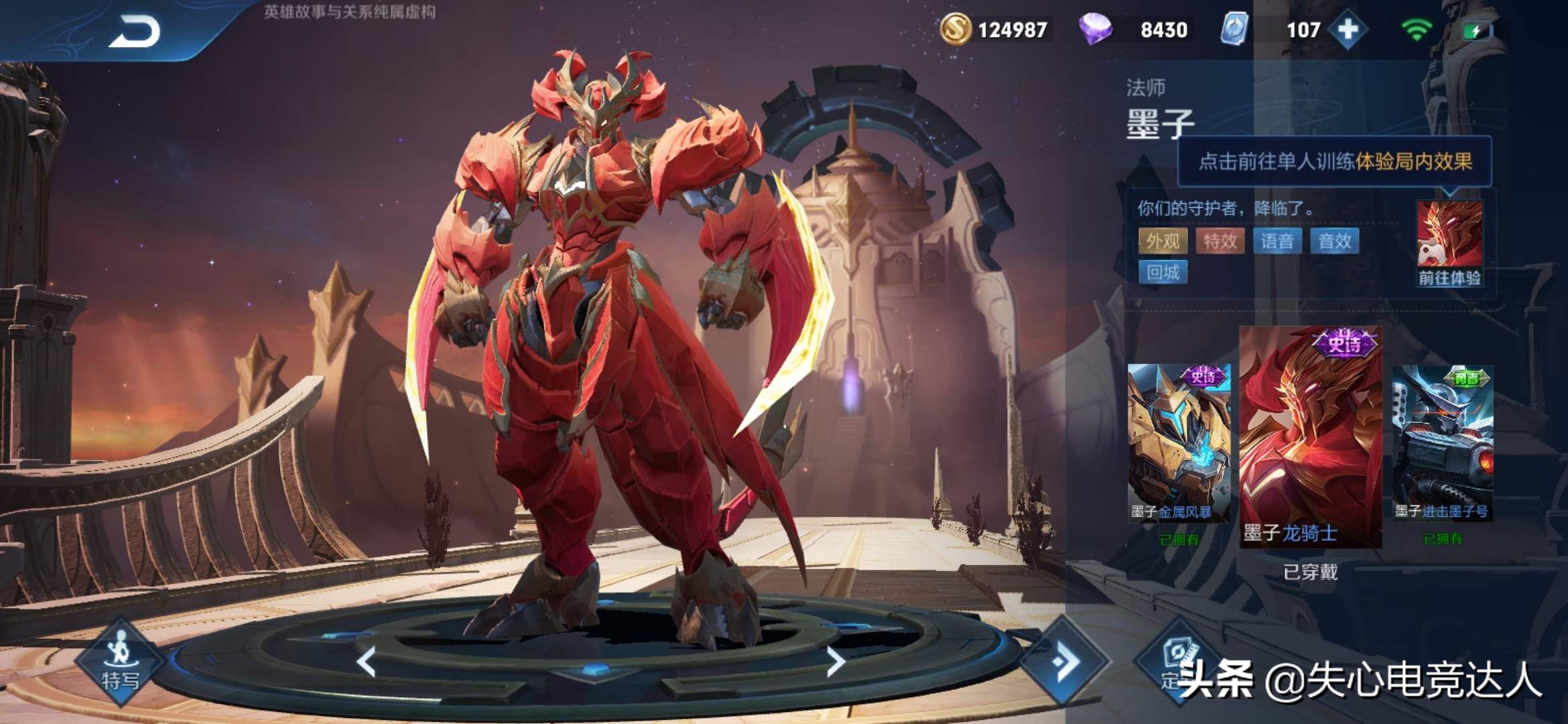Pick the 墨子 进击墨子号 skin card
Viewport: 1568px width, 724px height.
1442,444
